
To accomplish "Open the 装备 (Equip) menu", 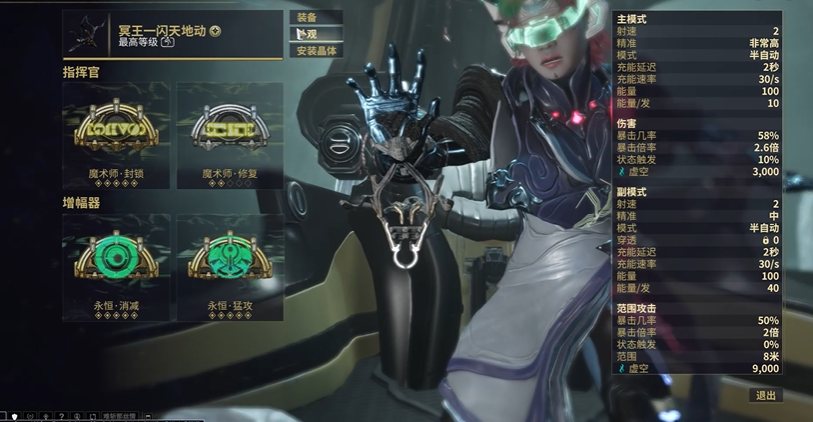I will click(316, 17).
